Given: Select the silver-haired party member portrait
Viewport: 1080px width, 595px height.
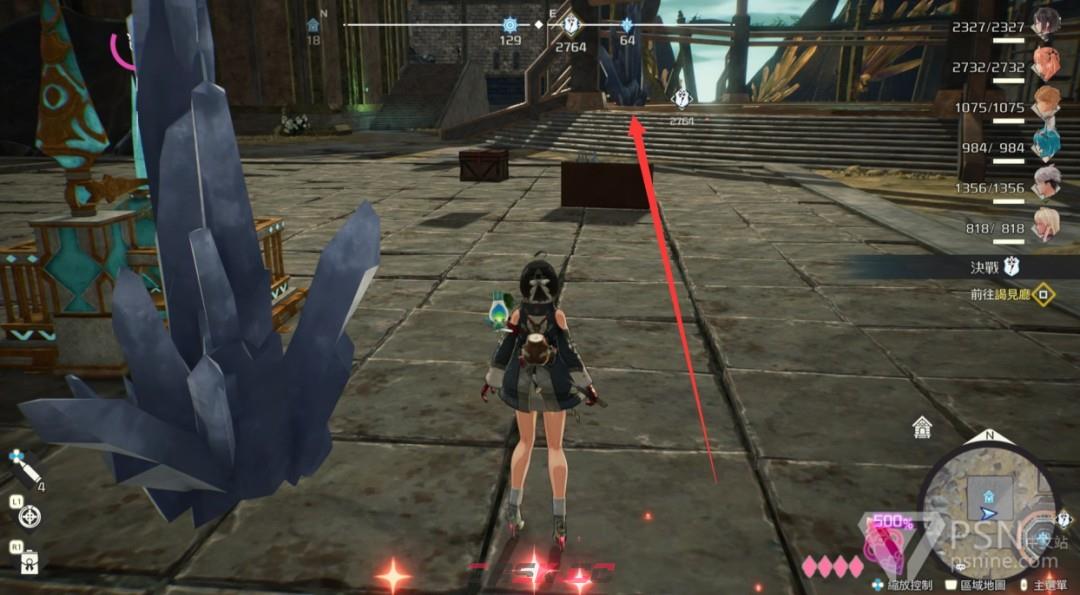Looking at the screenshot, I should [x=1047, y=186].
